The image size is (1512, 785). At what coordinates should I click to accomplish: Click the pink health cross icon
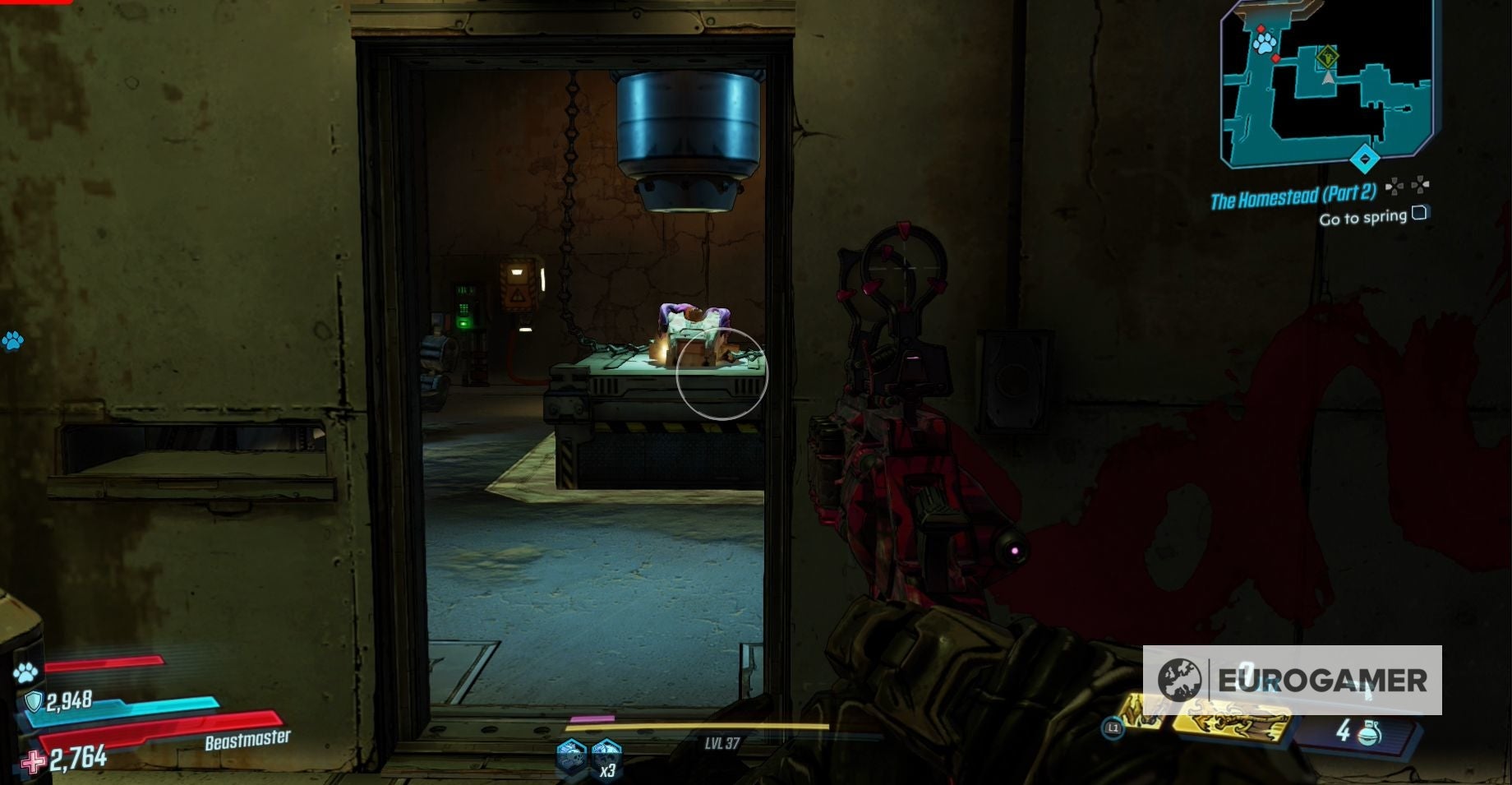(34, 762)
